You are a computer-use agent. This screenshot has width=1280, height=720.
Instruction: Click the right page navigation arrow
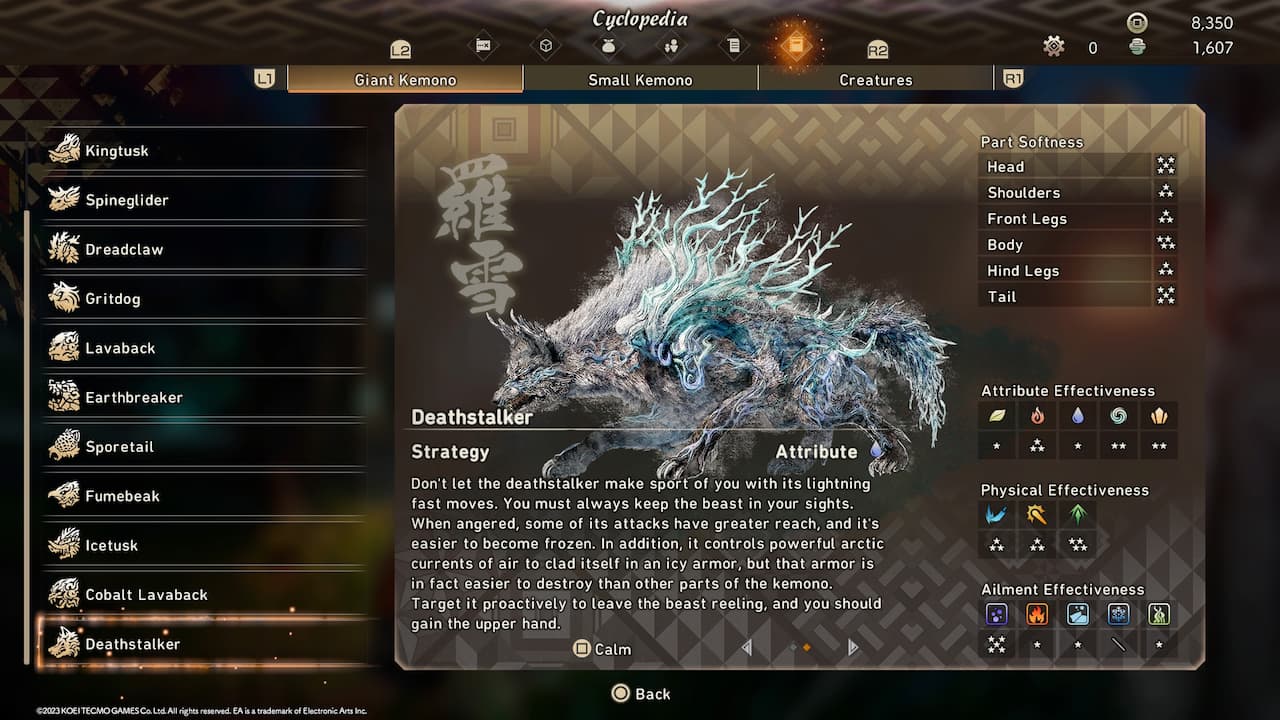852,648
